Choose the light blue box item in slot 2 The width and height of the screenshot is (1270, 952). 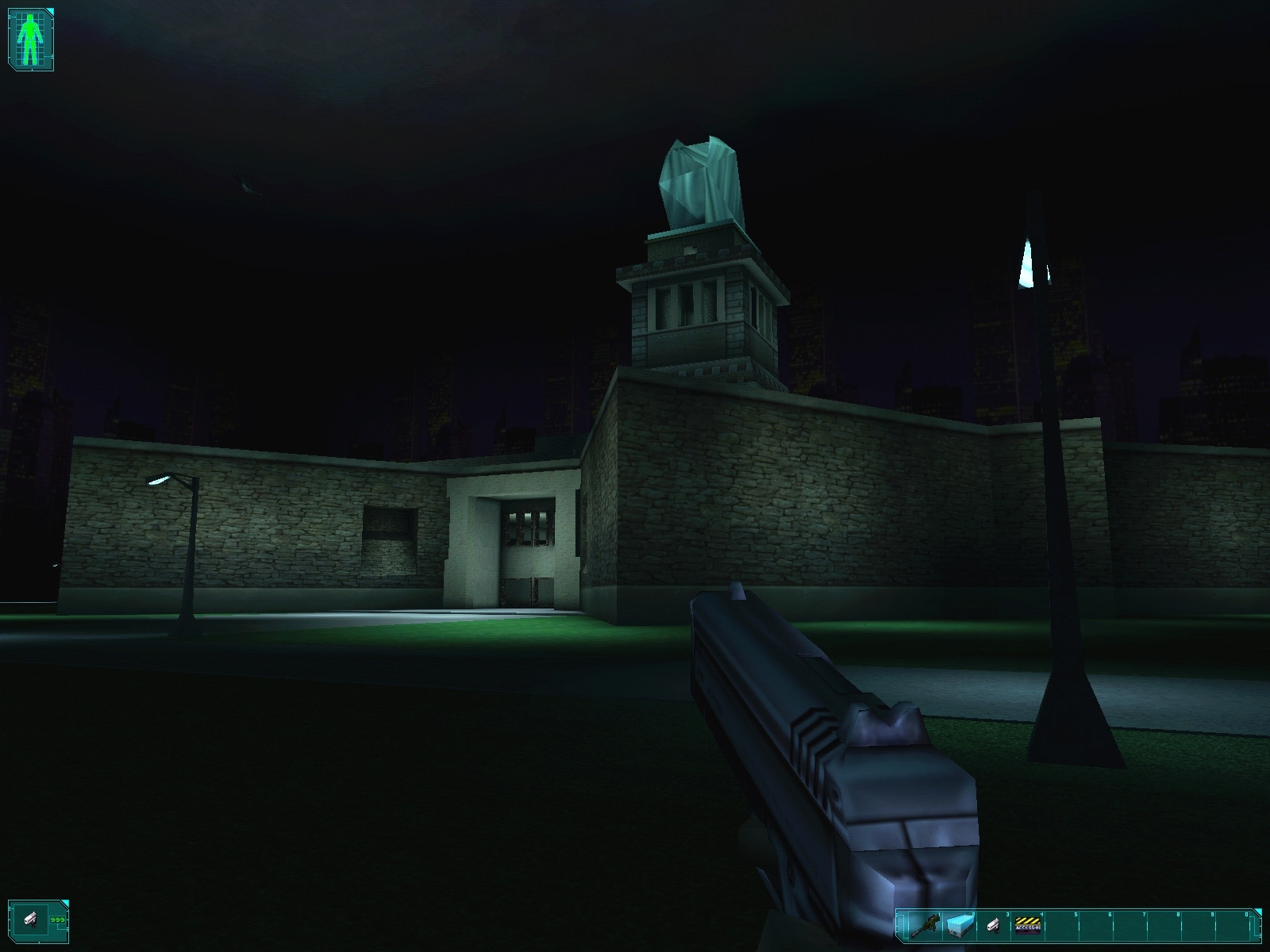point(959,925)
